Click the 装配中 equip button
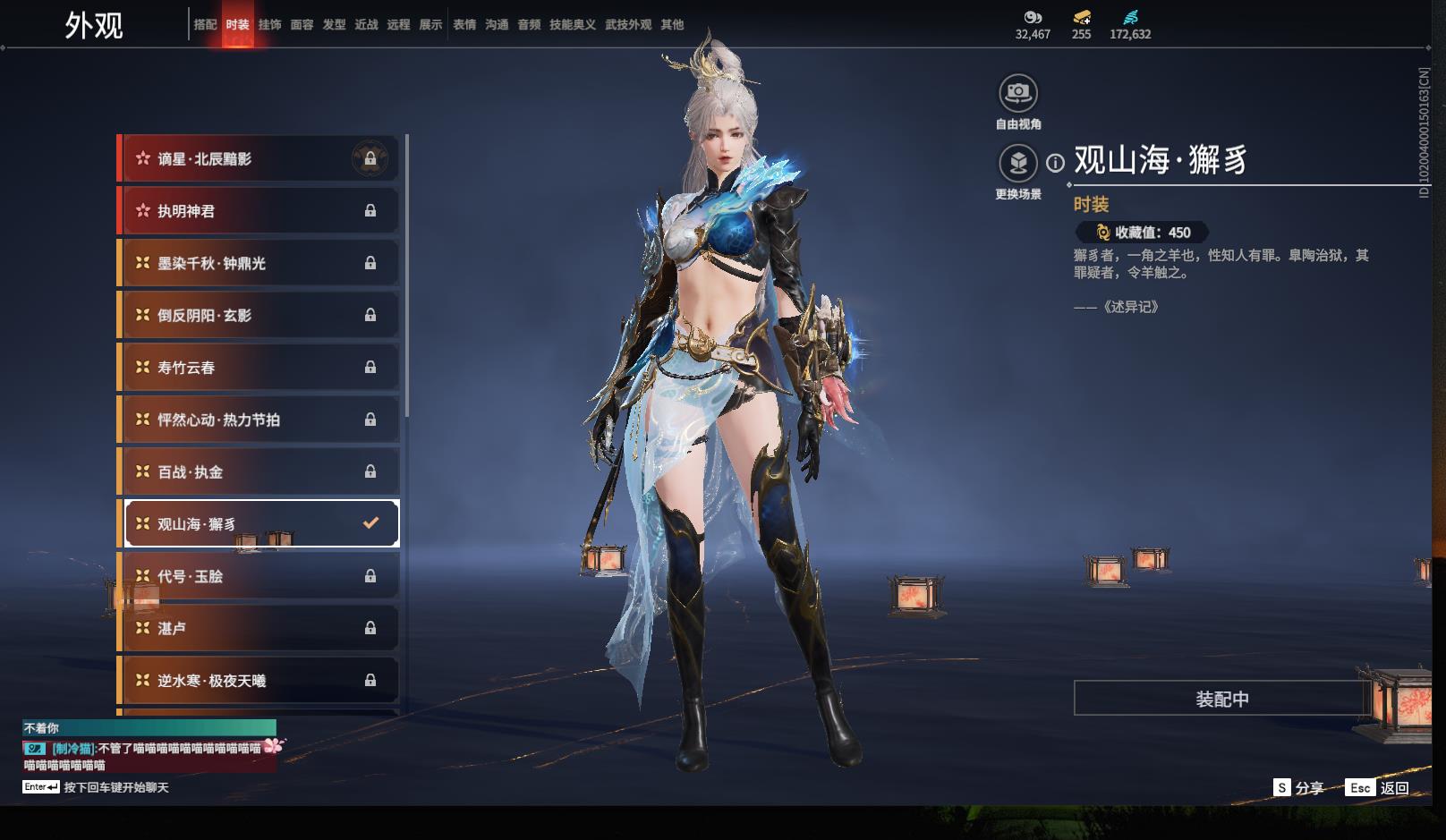Viewport: 1446px width, 840px height. [1221, 699]
